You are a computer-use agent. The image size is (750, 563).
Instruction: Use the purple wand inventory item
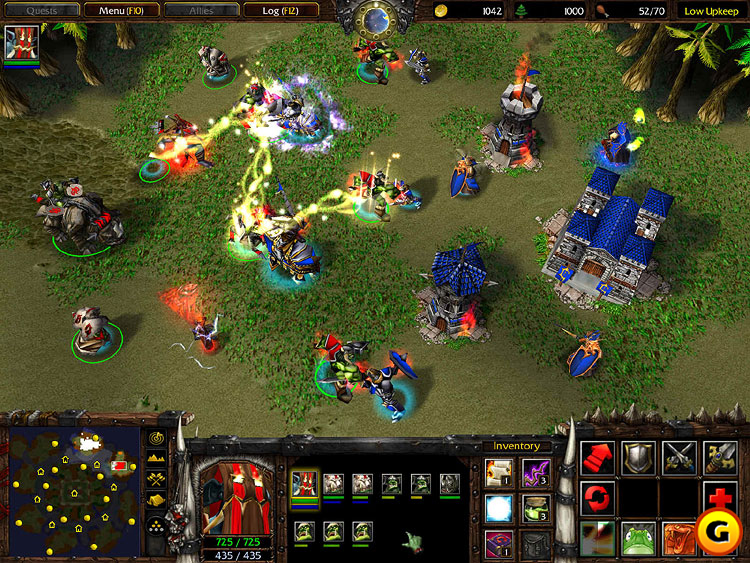click(535, 471)
